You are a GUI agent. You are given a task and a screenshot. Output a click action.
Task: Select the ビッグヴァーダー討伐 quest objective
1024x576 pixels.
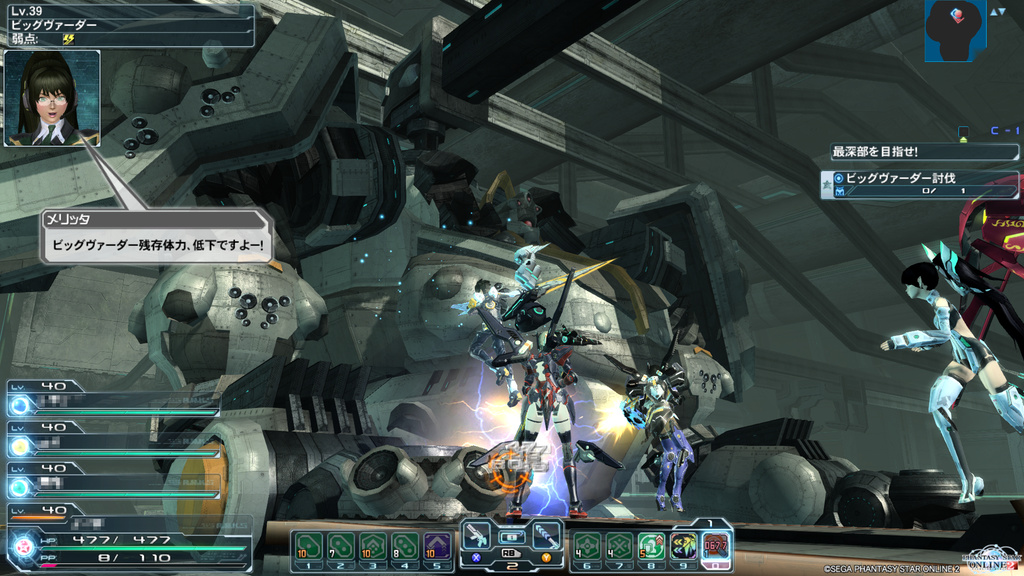pos(920,184)
